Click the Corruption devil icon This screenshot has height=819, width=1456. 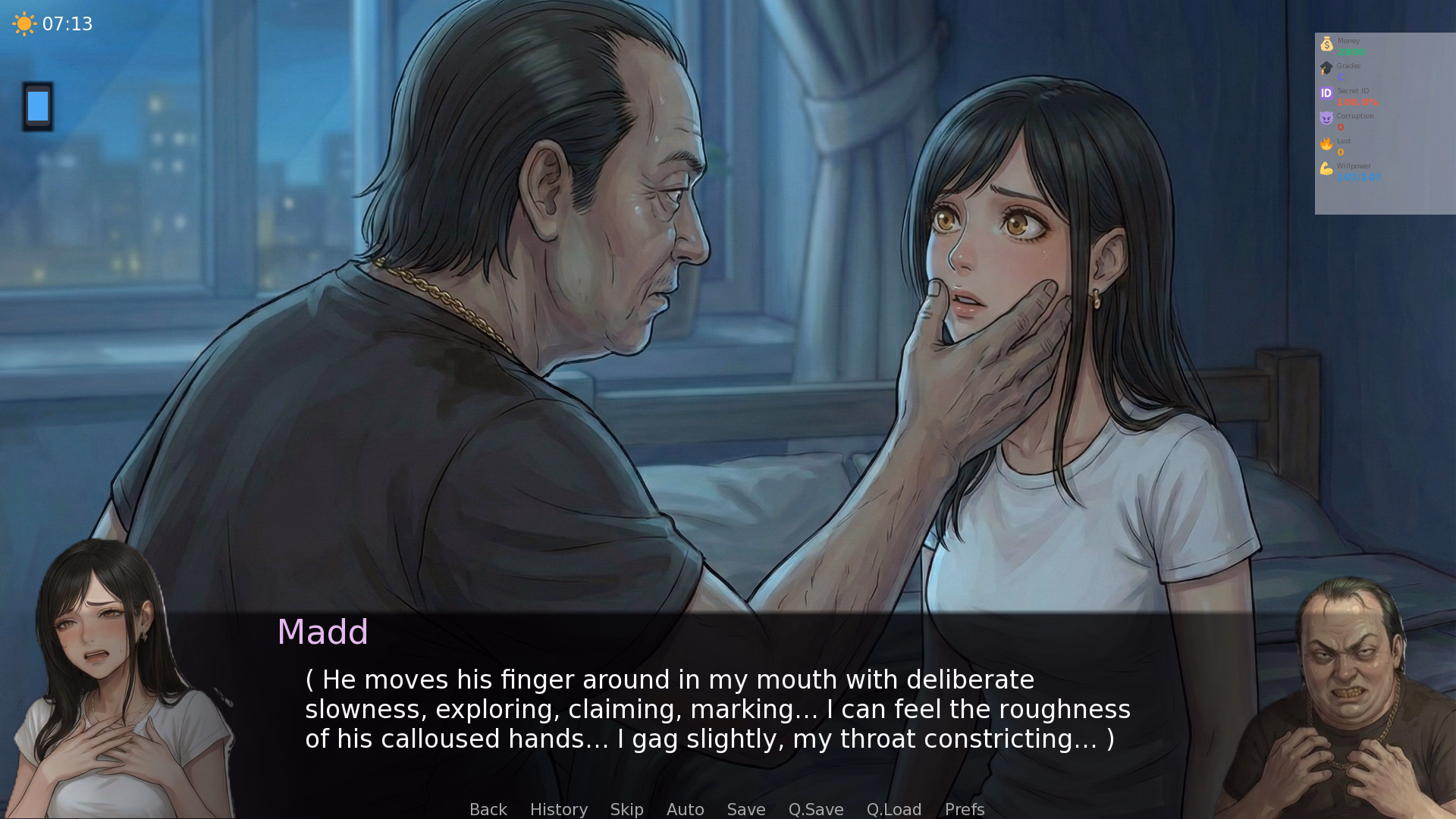point(1326,118)
